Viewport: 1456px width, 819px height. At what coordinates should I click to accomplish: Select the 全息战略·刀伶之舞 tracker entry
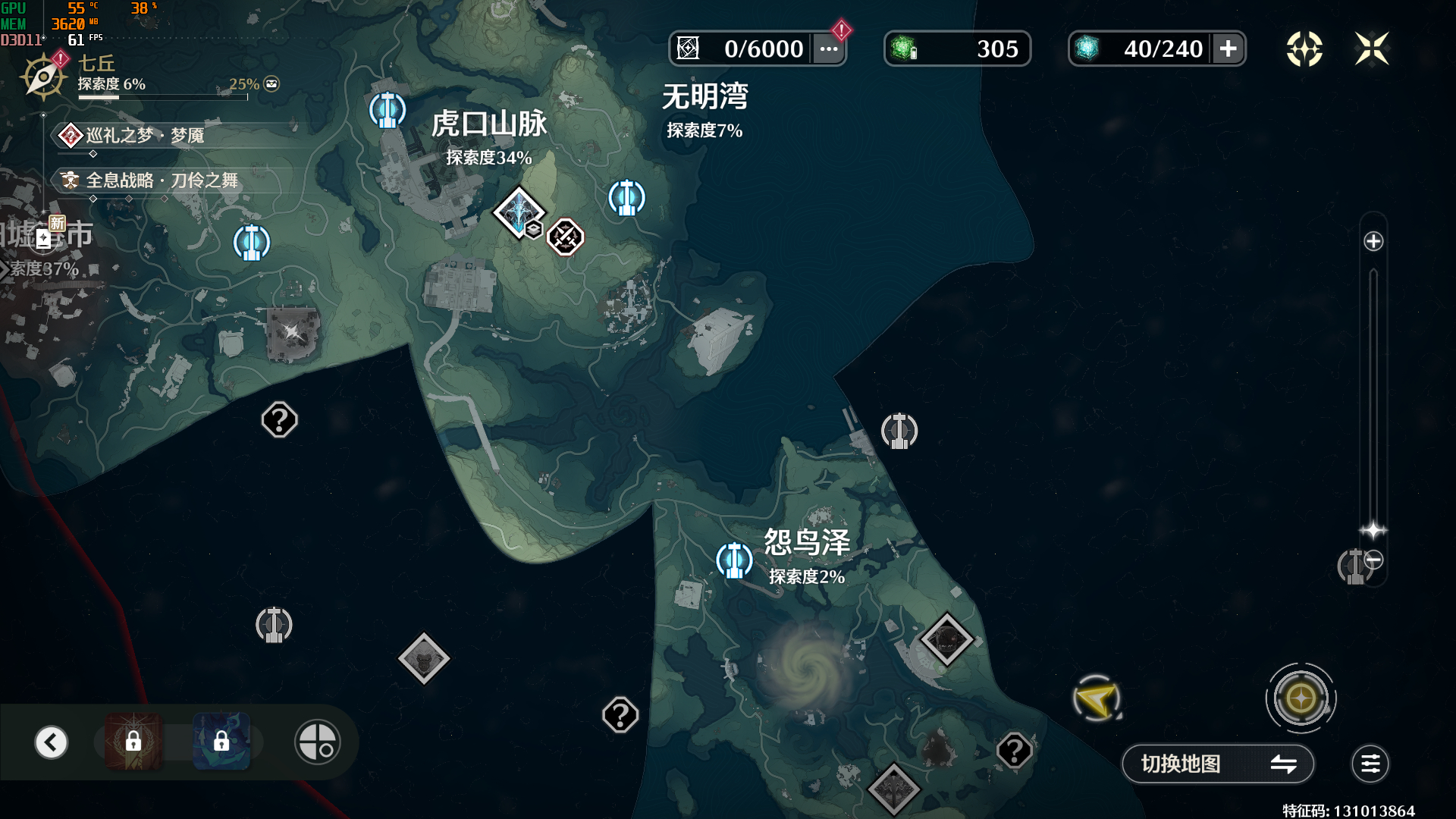pyautogui.click(x=161, y=180)
